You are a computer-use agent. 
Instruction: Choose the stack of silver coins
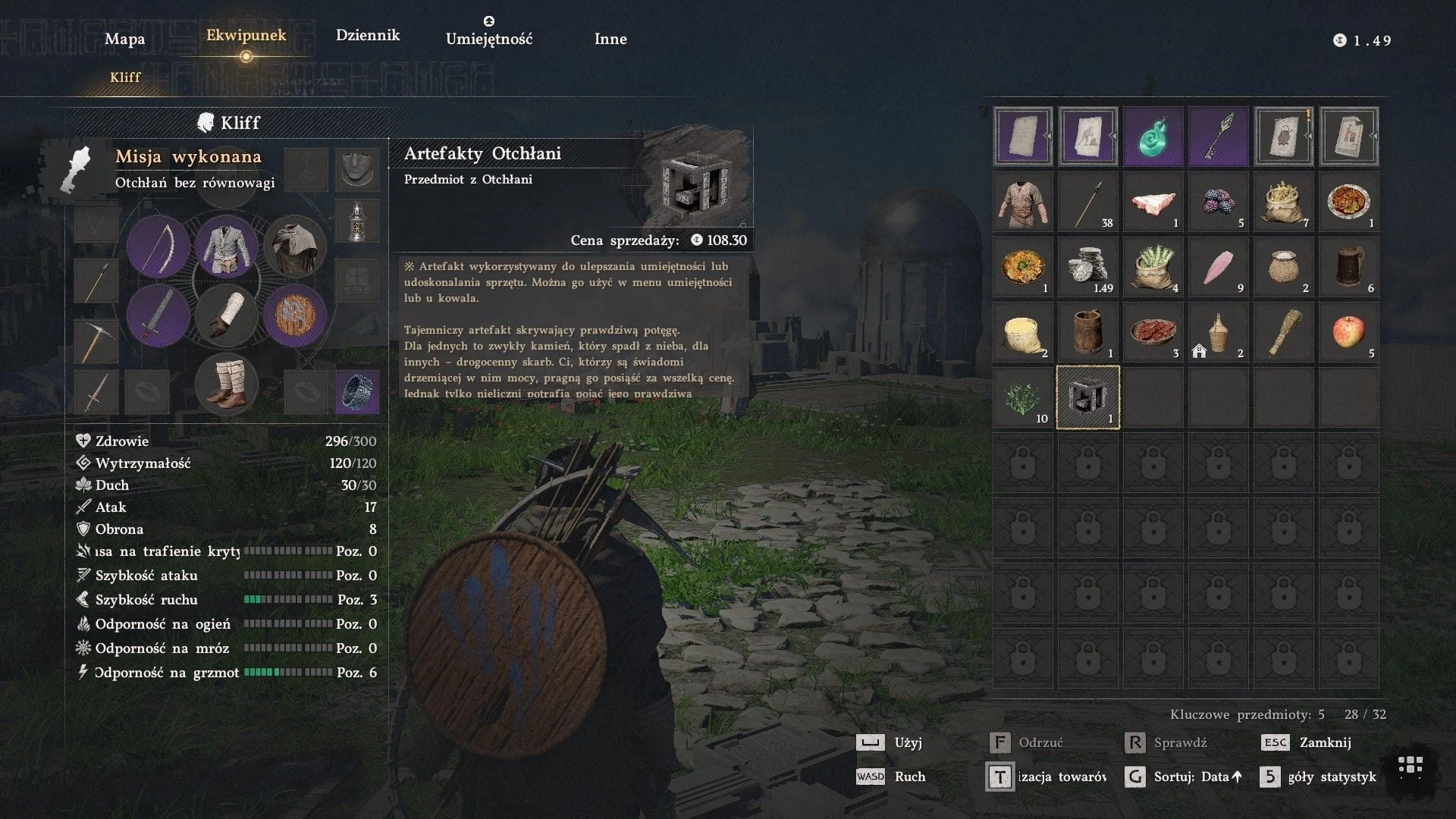[1087, 267]
